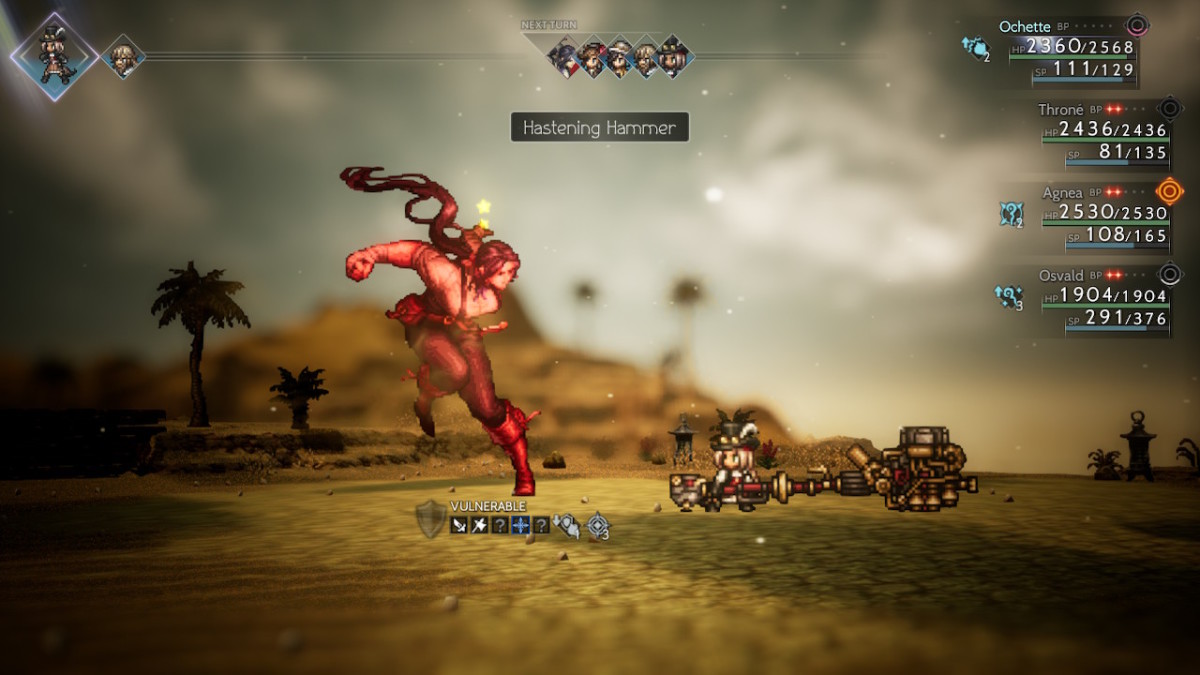Click the large current-turn character portrait
Screen dimensions: 1200x675
coord(54,56)
